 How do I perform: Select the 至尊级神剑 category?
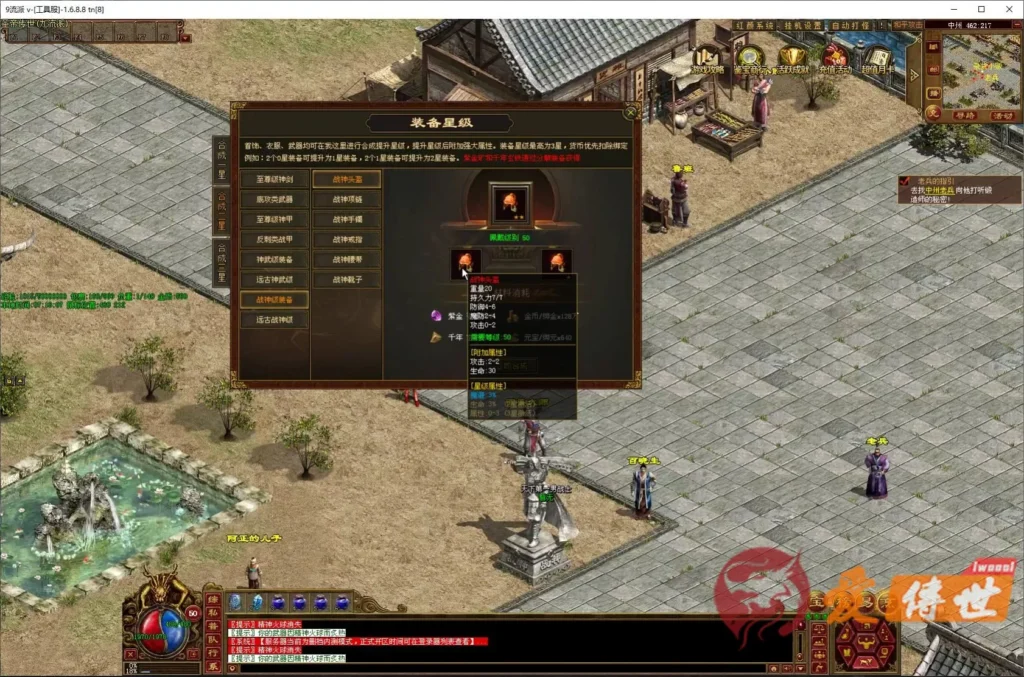[x=274, y=180]
